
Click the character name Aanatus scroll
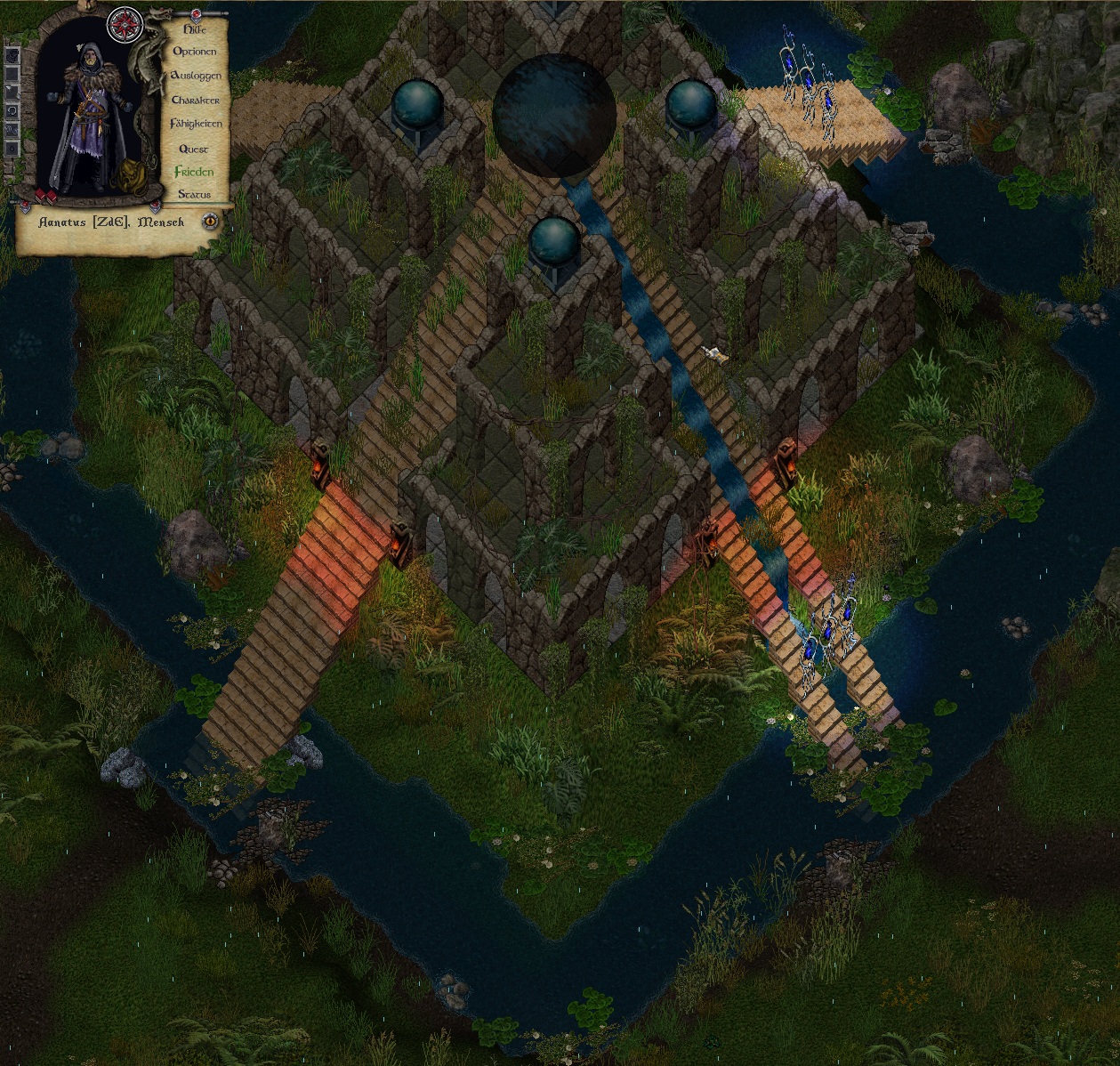pos(111,222)
